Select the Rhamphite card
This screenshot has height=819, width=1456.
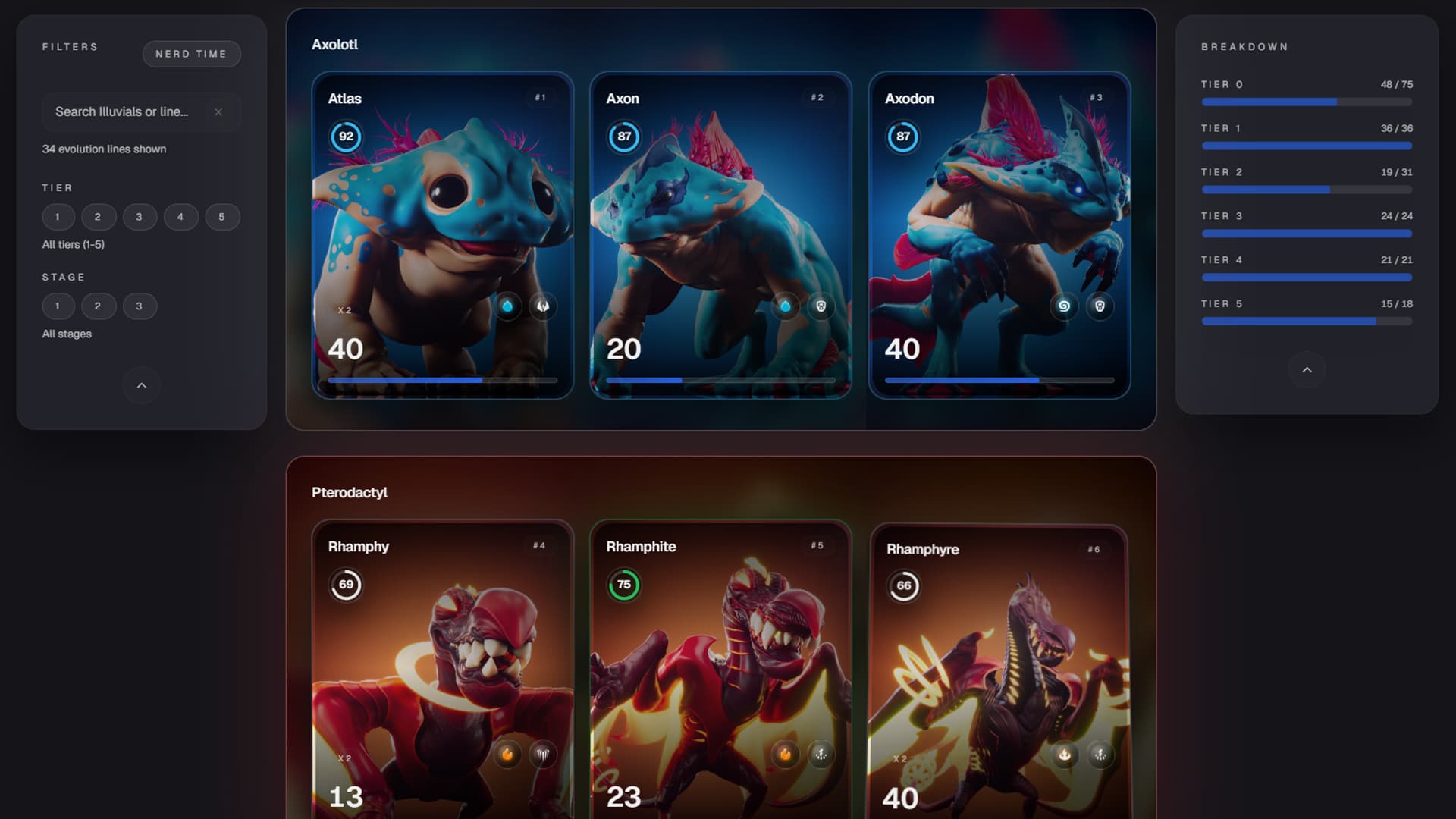(720, 667)
